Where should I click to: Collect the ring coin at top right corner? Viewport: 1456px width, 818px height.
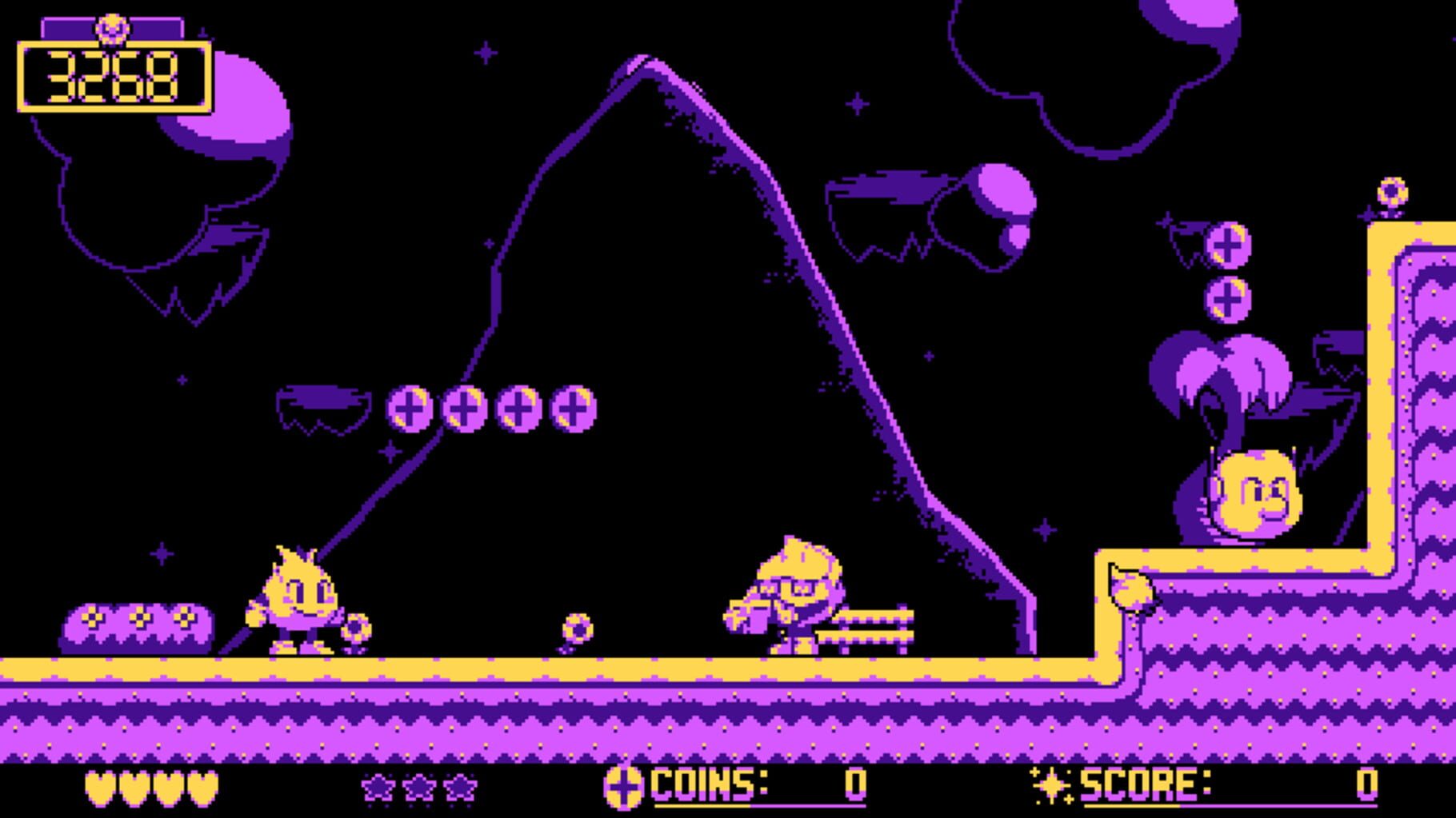click(1392, 192)
